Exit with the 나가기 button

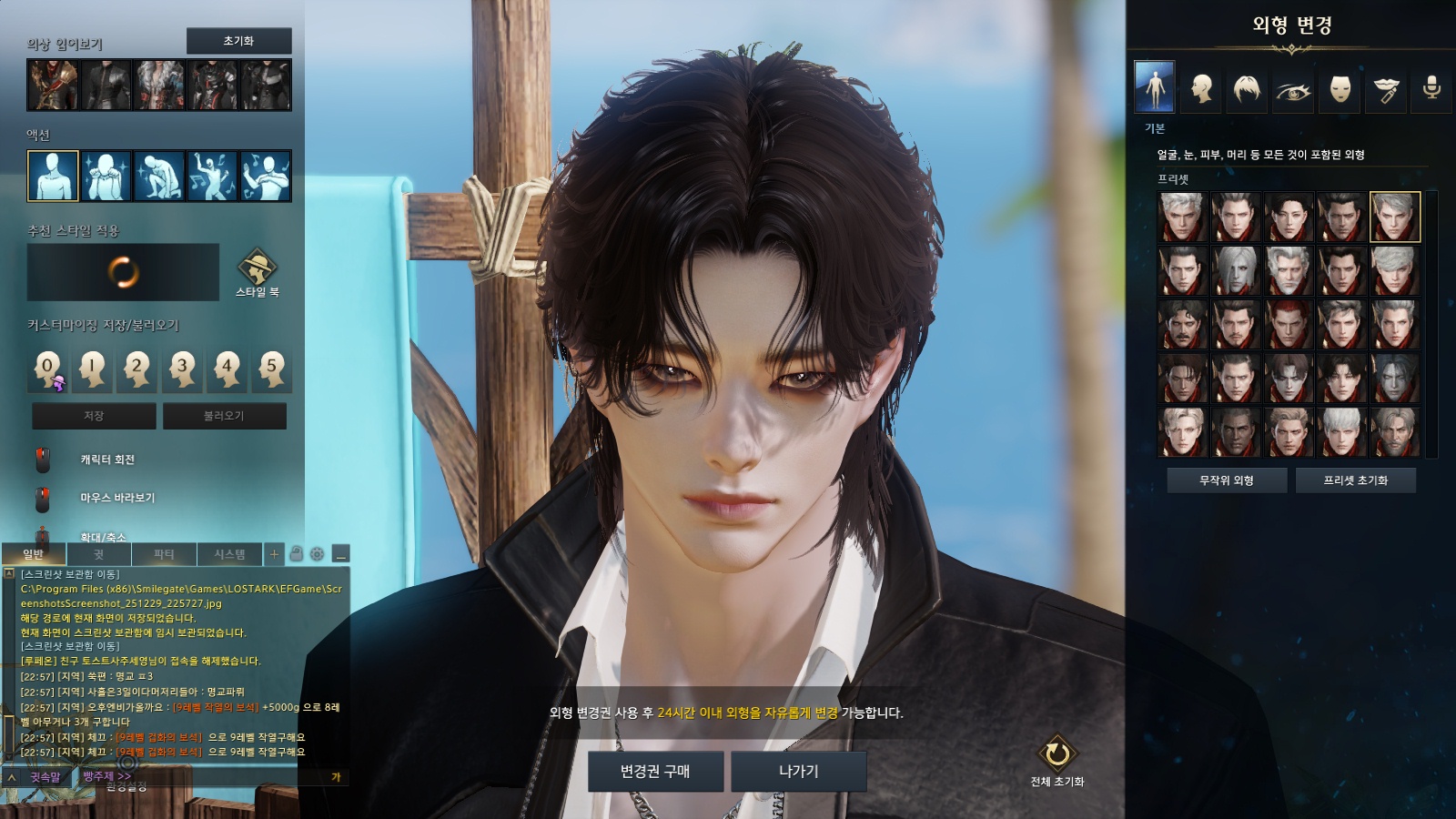798,772
